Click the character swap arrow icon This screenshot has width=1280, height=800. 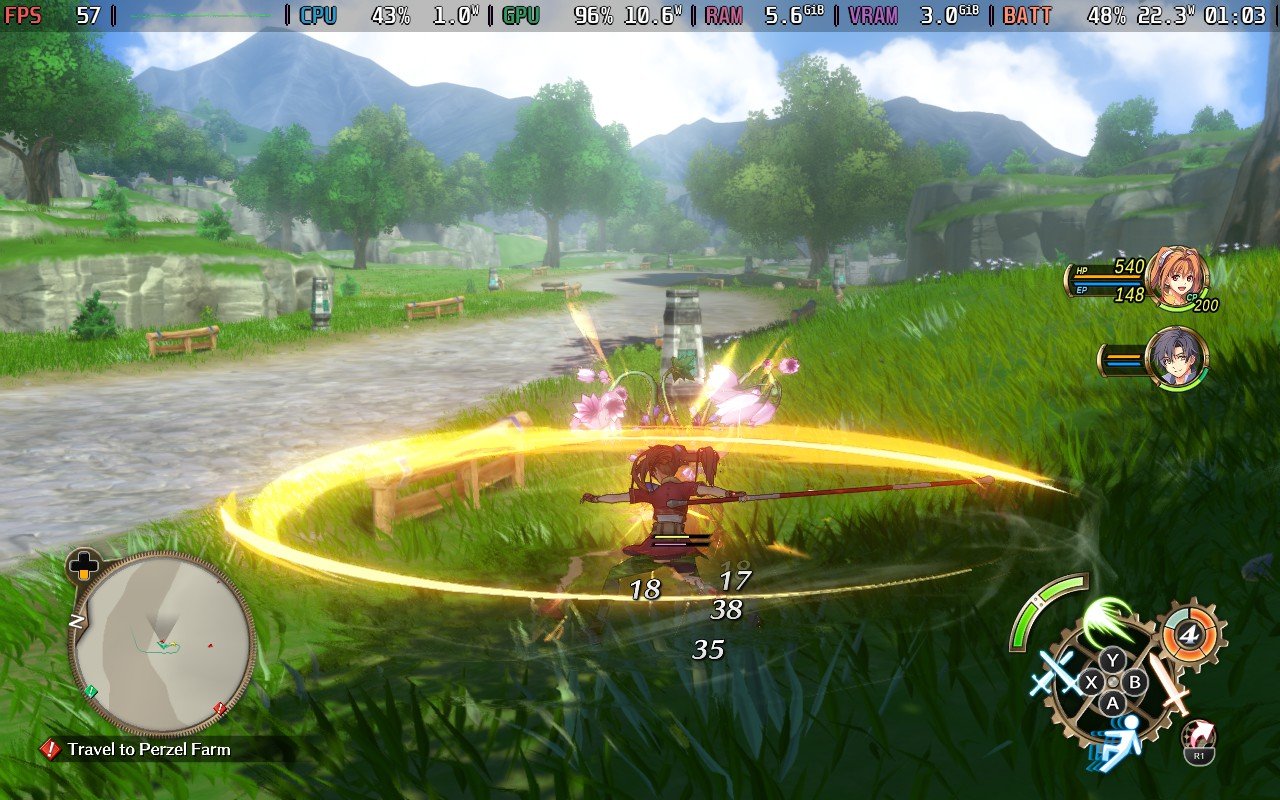click(1198, 736)
